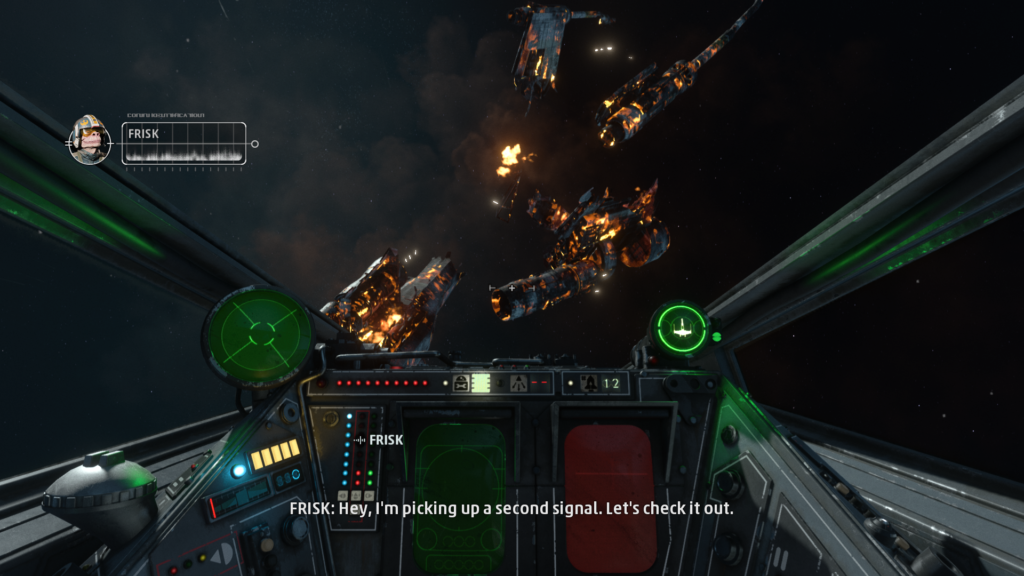Image resolution: width=1024 pixels, height=576 pixels.
Task: Click Frisk's pilot portrait in comms
Action: [89, 140]
